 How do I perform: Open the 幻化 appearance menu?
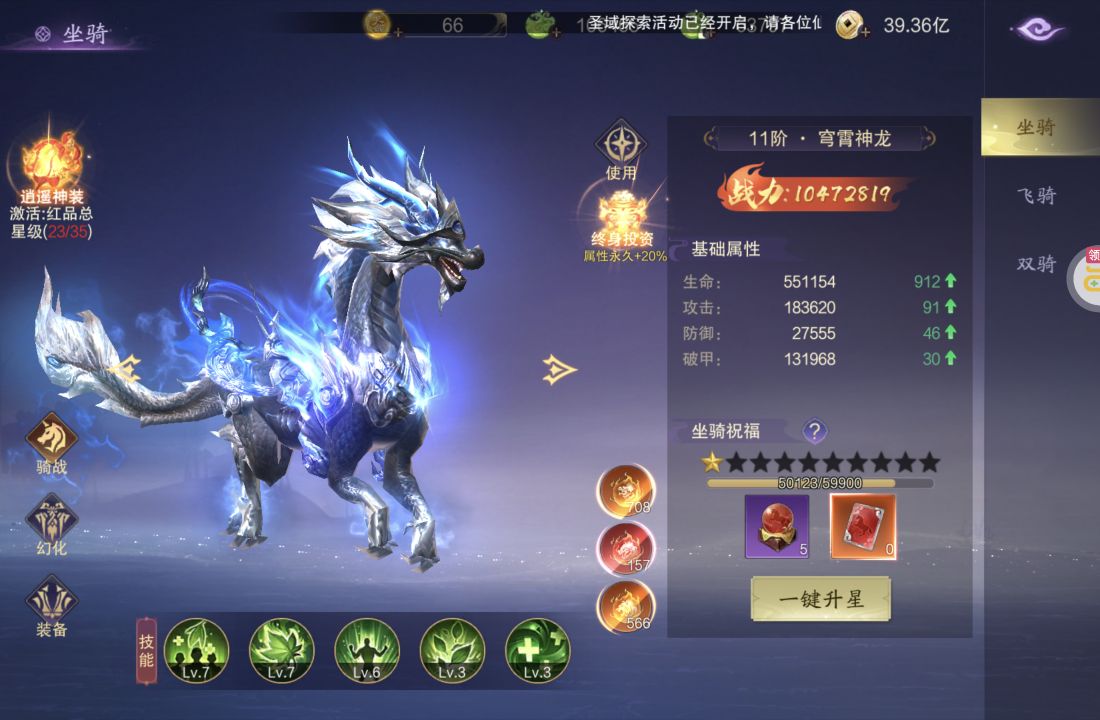point(52,520)
